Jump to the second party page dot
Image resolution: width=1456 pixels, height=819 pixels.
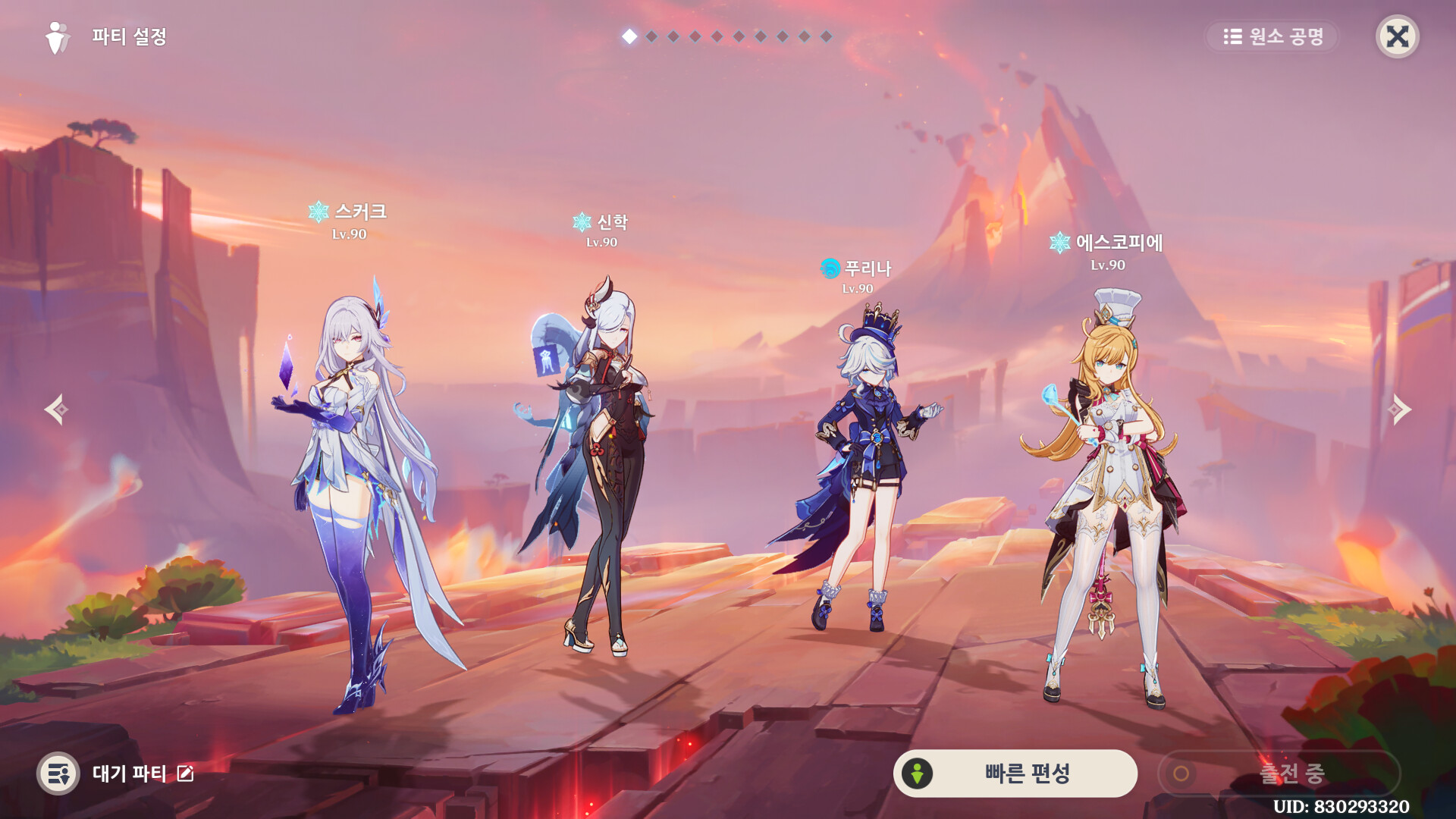pos(651,36)
